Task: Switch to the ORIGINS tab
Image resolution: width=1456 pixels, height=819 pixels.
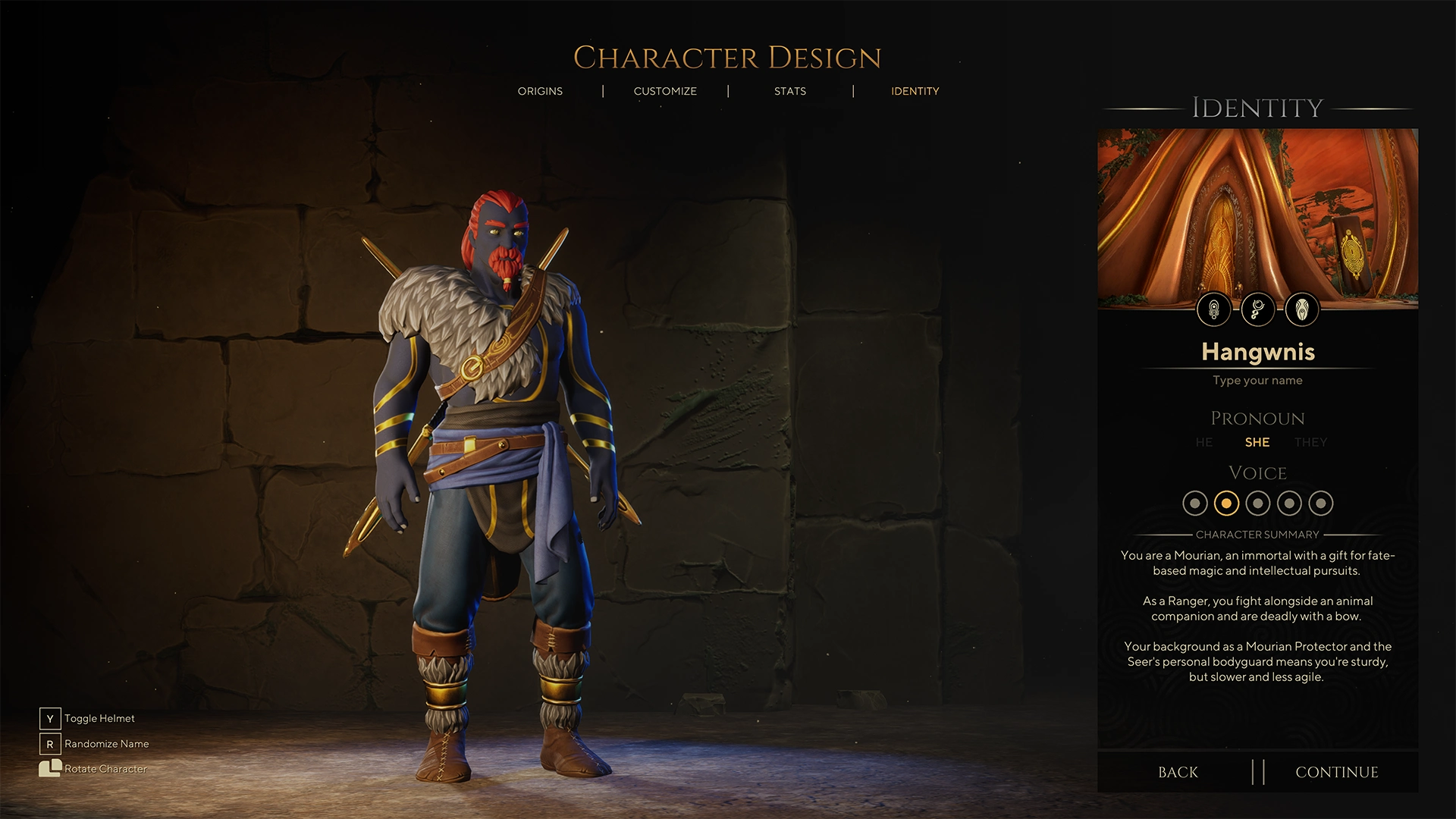Action: 541,91
